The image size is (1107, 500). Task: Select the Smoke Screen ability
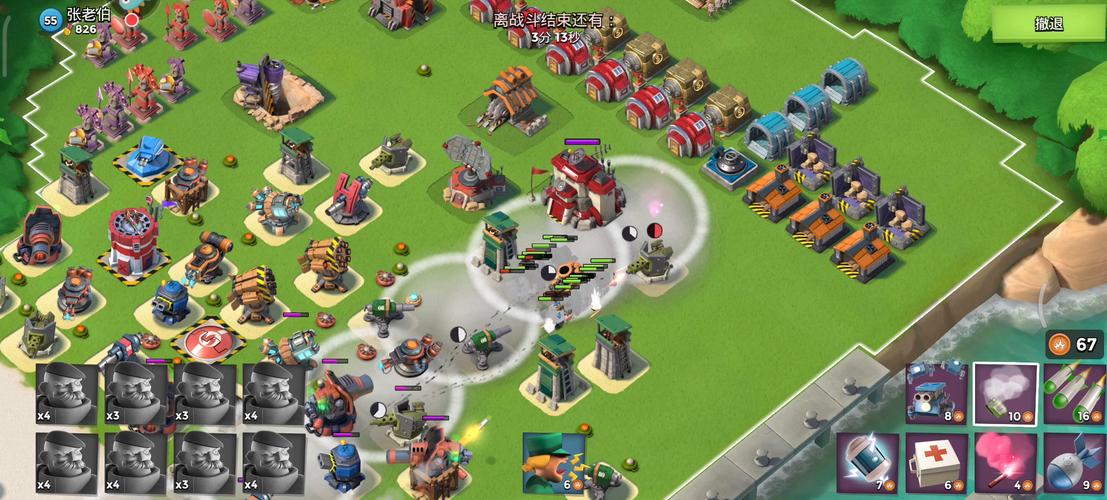(x=1005, y=393)
